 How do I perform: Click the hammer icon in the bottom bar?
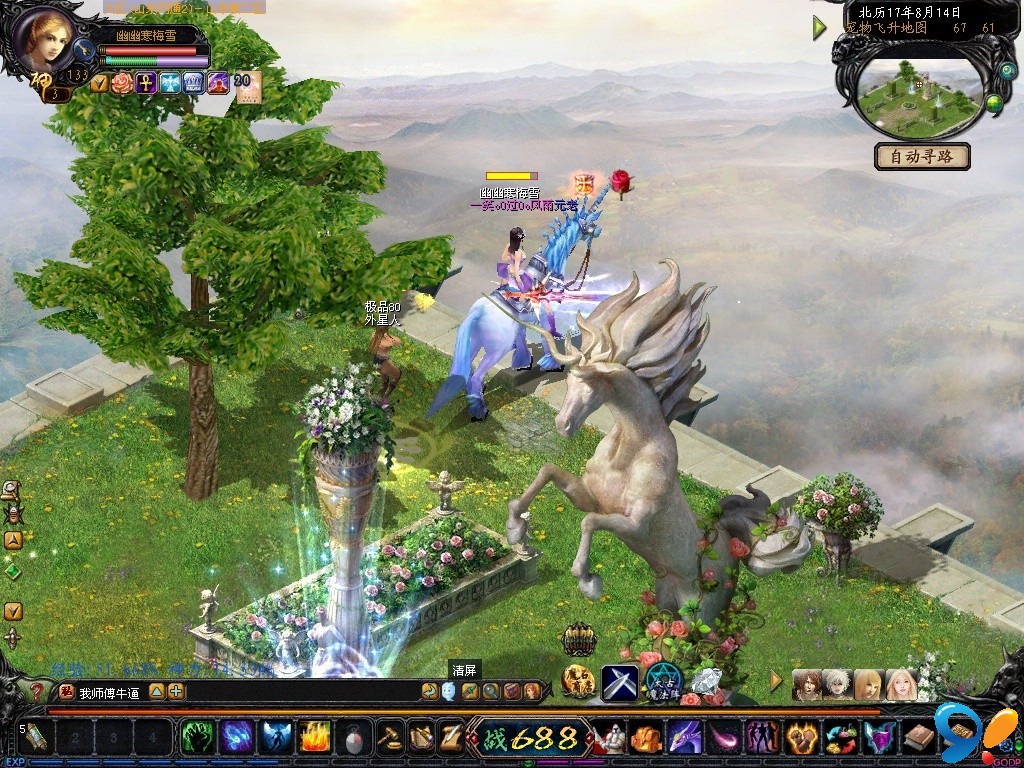tap(389, 738)
